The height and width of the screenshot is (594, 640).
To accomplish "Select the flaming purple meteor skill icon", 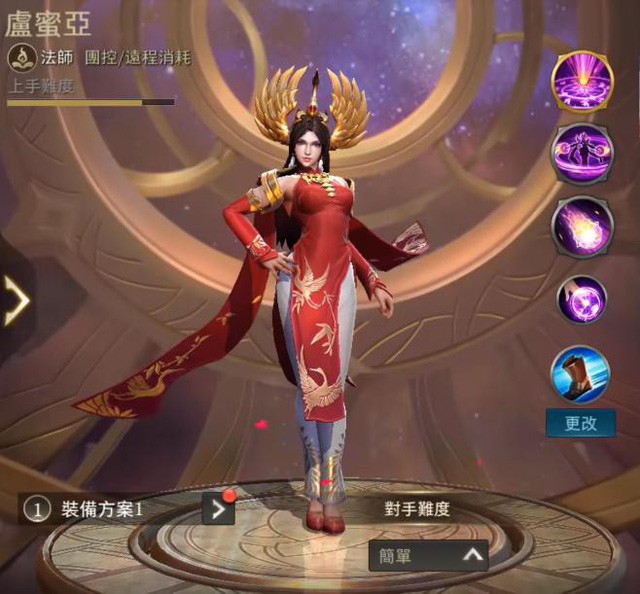I will point(582,226).
